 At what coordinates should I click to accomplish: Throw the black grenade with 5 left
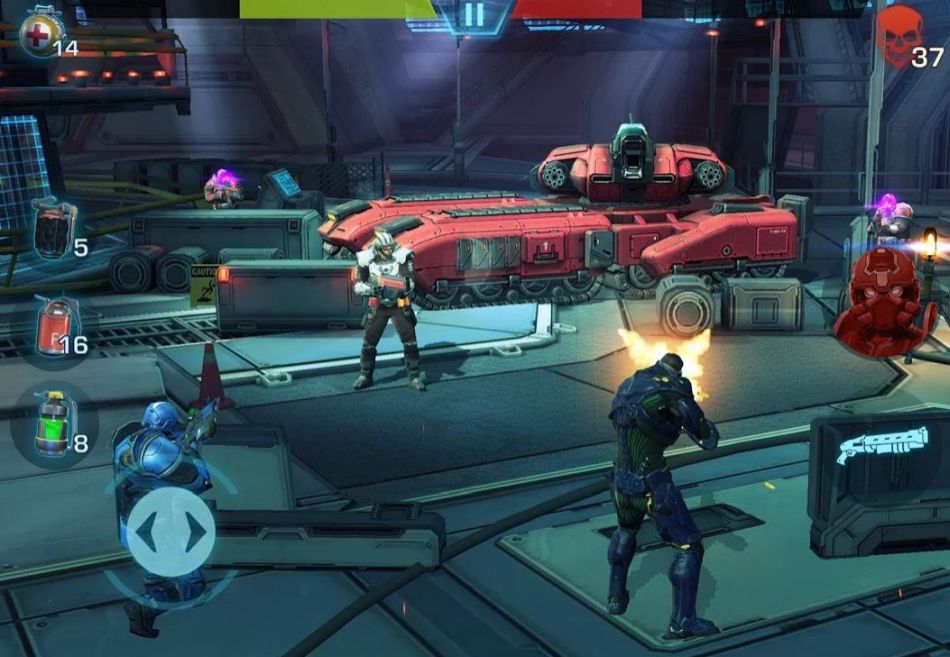52,229
